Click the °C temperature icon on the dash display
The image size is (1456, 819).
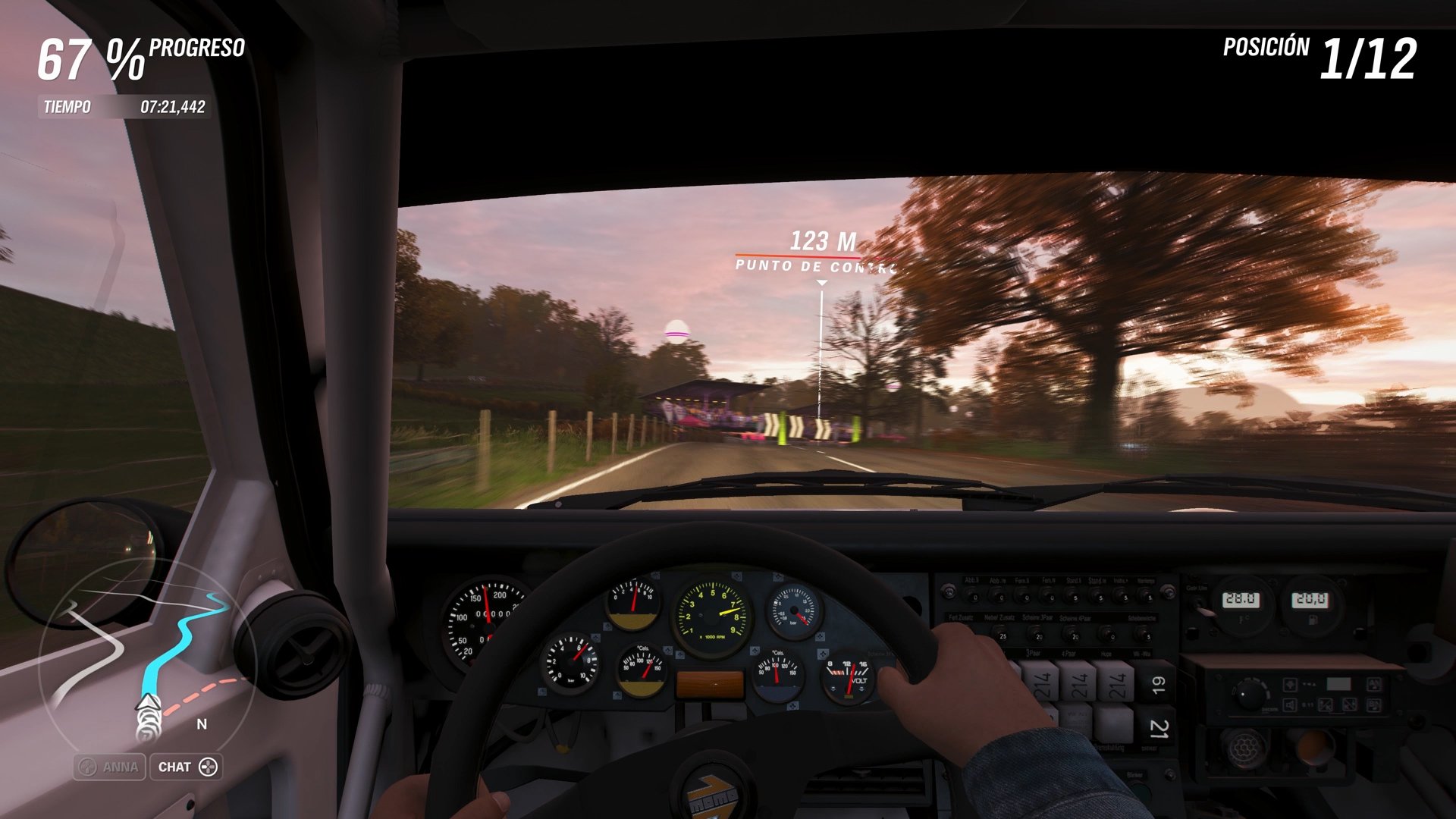(x=1241, y=620)
